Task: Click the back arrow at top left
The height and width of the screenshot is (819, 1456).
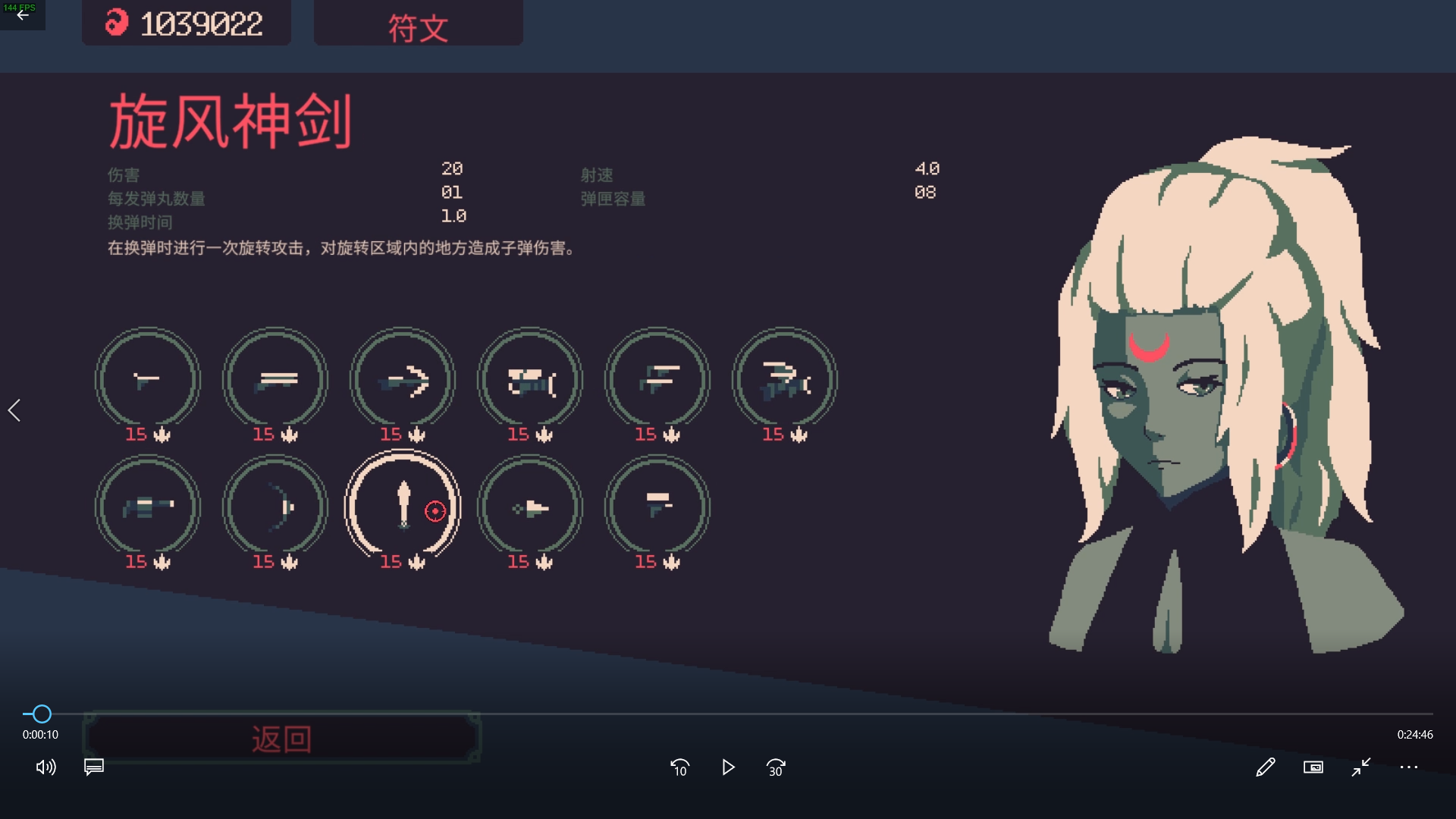Action: (22, 15)
